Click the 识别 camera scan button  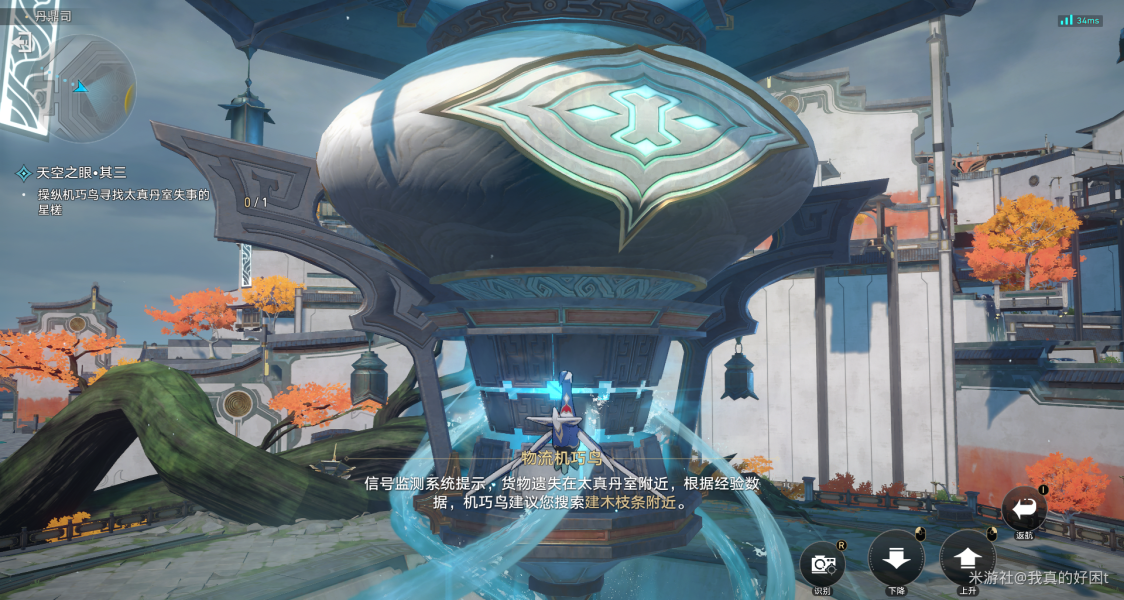tap(822, 564)
